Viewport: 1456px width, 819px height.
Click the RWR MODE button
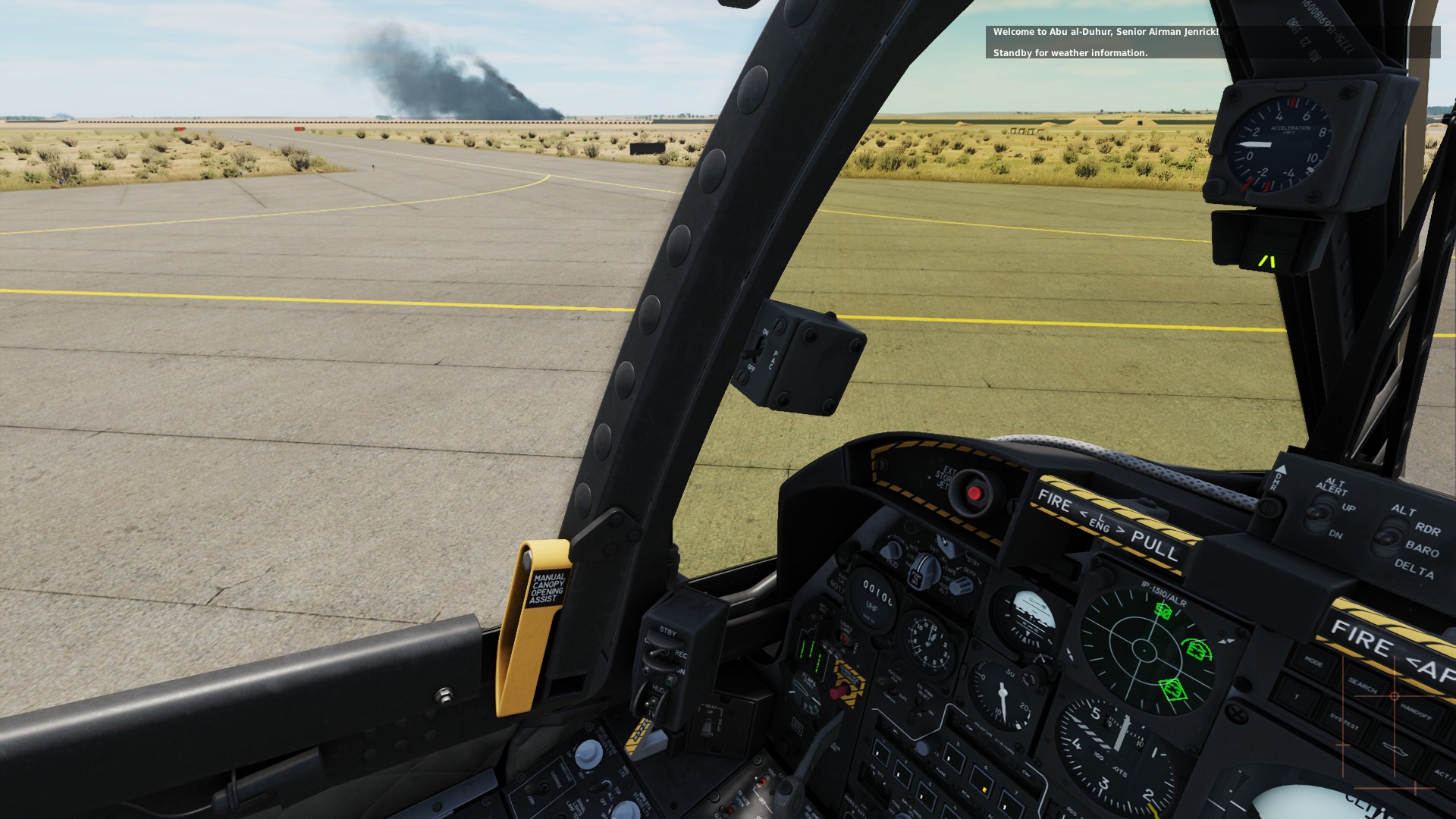(x=1313, y=664)
